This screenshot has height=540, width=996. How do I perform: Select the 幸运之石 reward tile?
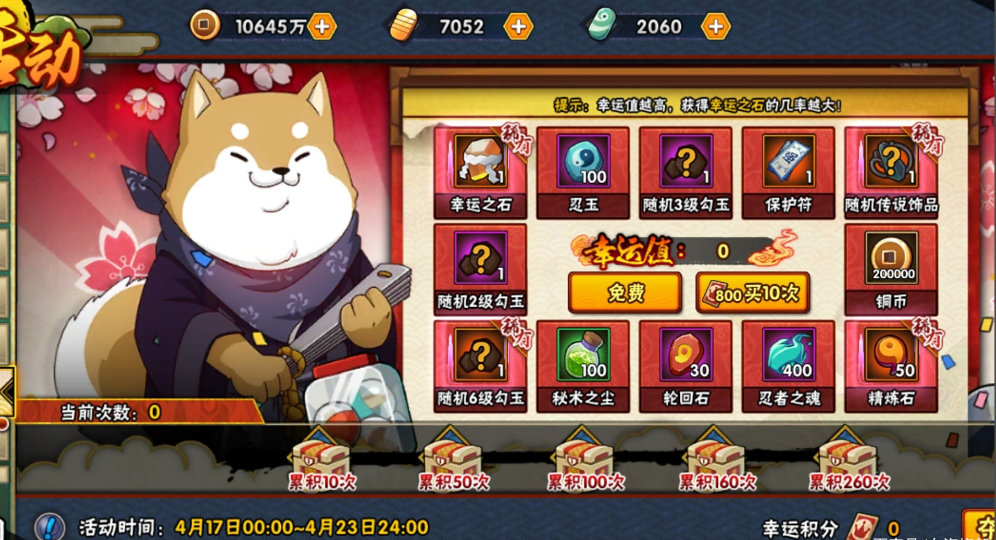[x=480, y=169]
